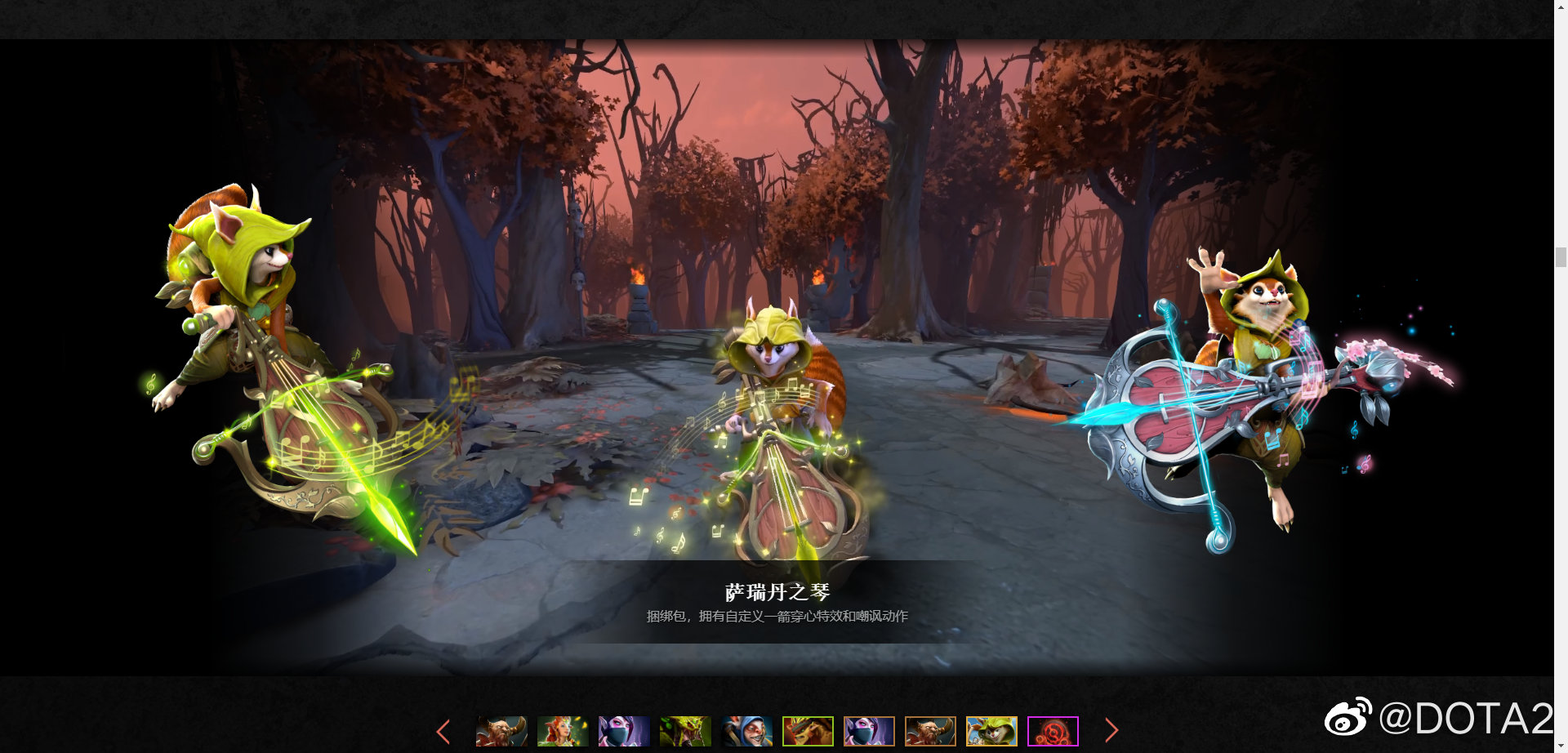Click the scrollbar down arrow
The height and width of the screenshot is (753, 1568).
click(1561, 744)
